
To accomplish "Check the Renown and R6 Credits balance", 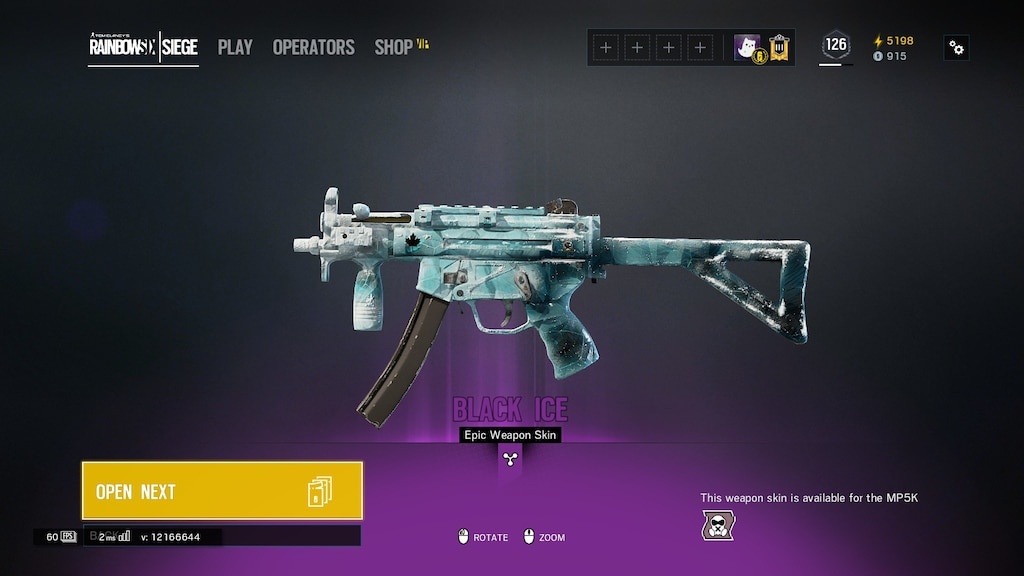I will tap(893, 48).
